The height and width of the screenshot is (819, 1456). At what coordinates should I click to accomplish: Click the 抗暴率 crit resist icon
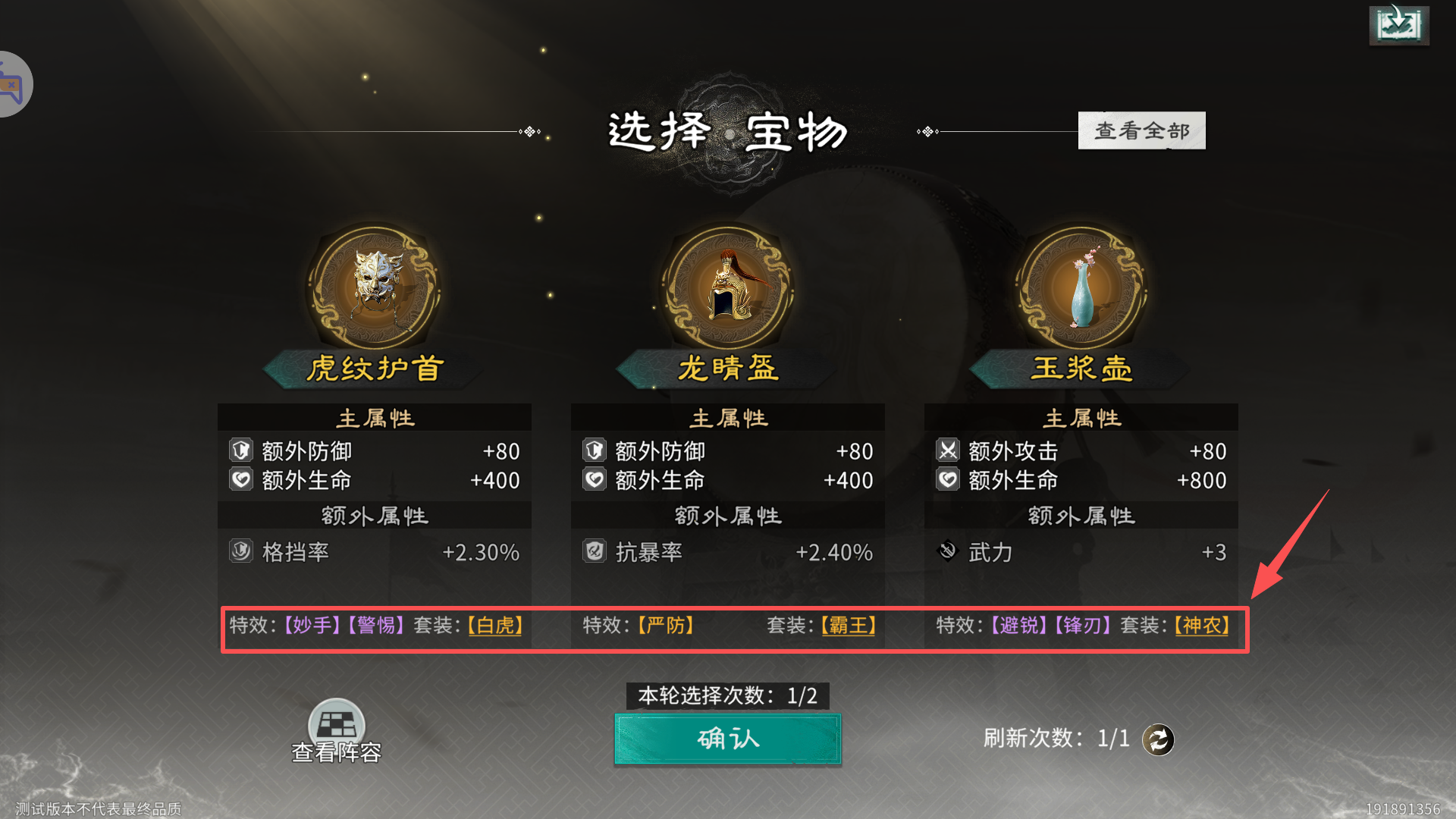pyautogui.click(x=594, y=552)
